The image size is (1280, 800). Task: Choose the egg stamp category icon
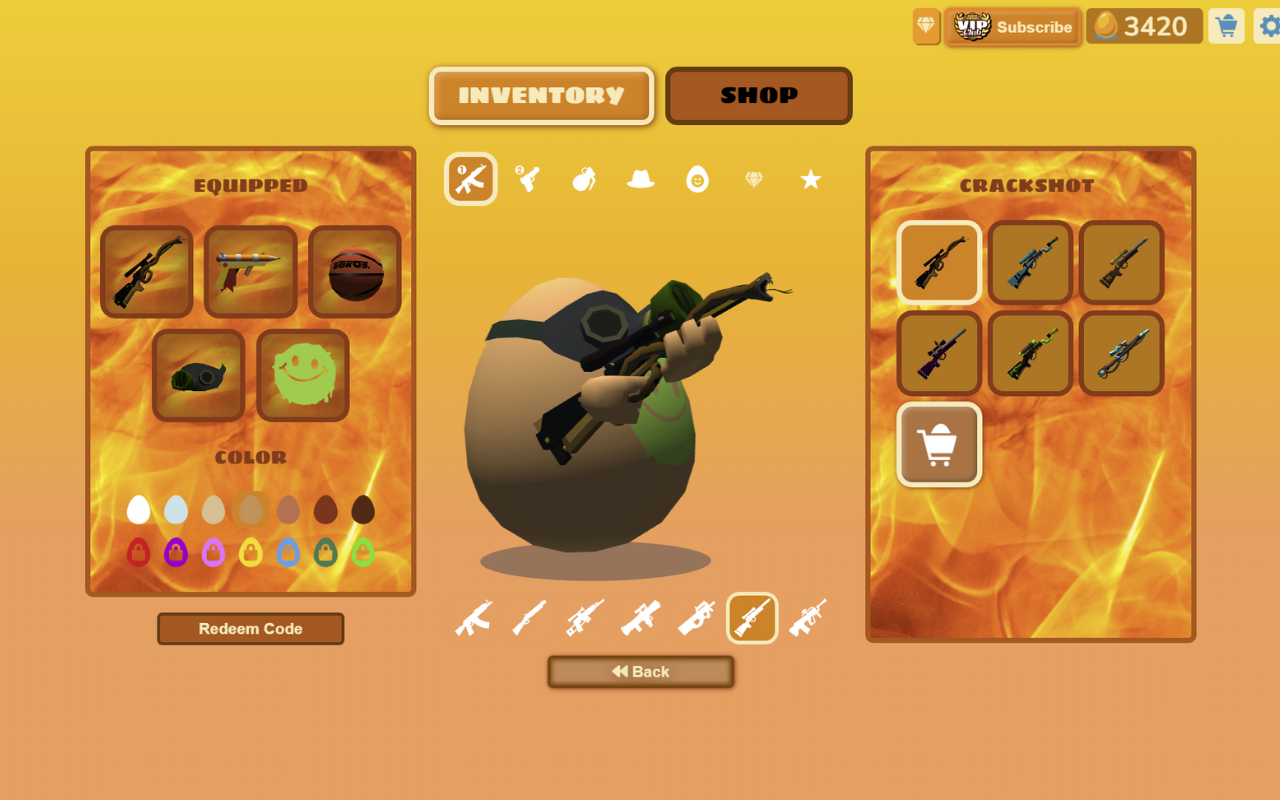click(697, 179)
